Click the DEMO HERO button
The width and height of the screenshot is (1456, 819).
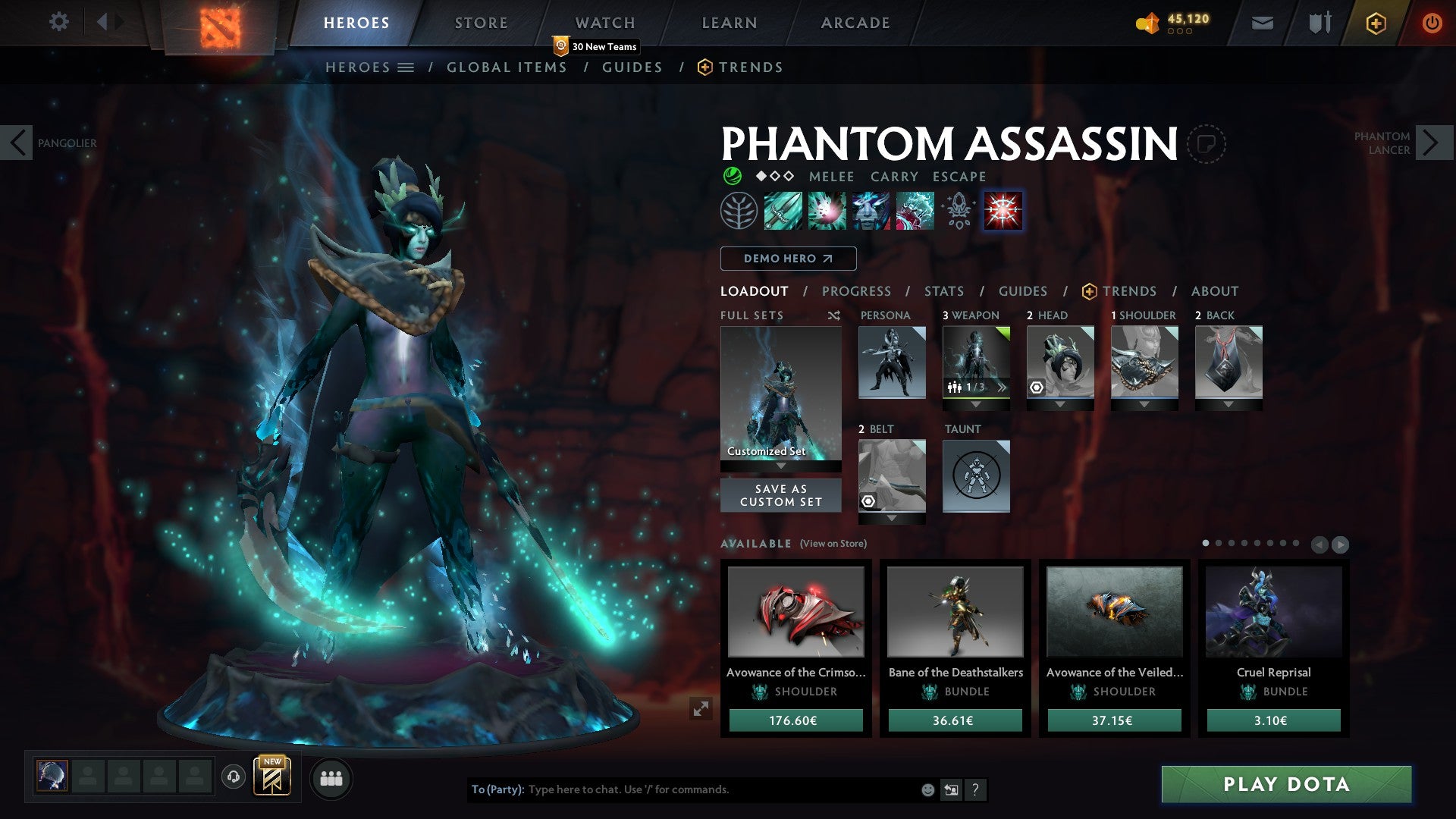787,258
